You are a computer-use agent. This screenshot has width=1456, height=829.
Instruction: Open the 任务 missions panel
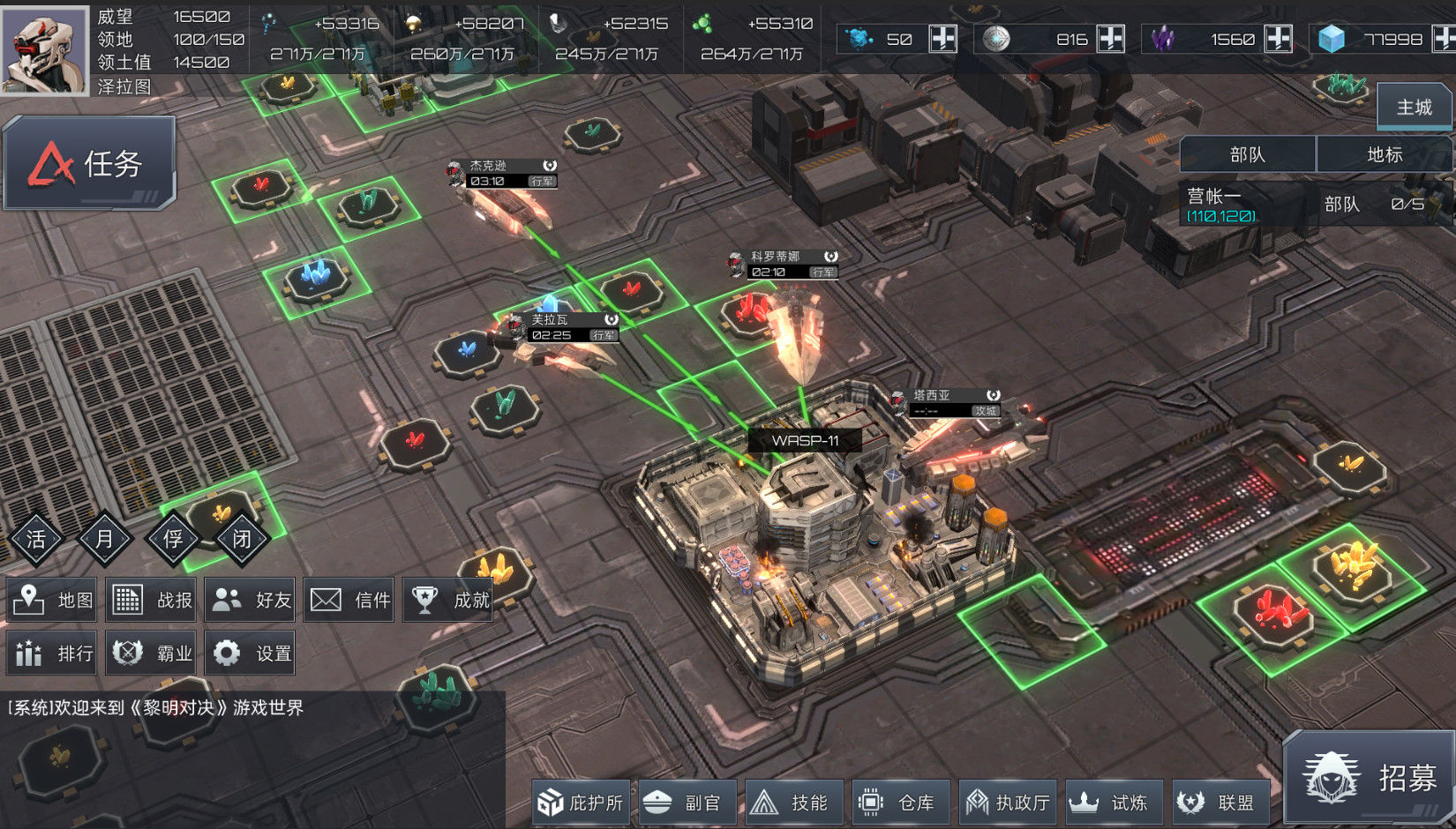(x=89, y=164)
